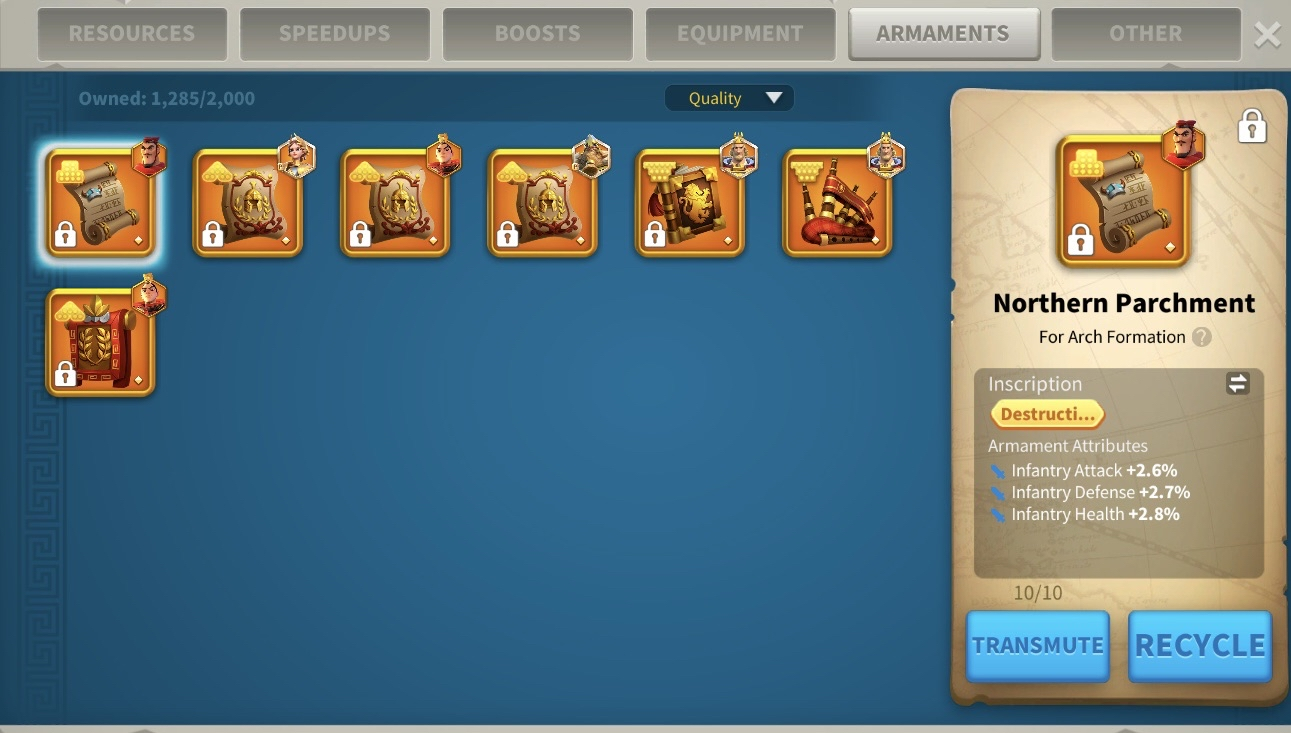Recycle the Northern Parchment

[1200, 646]
